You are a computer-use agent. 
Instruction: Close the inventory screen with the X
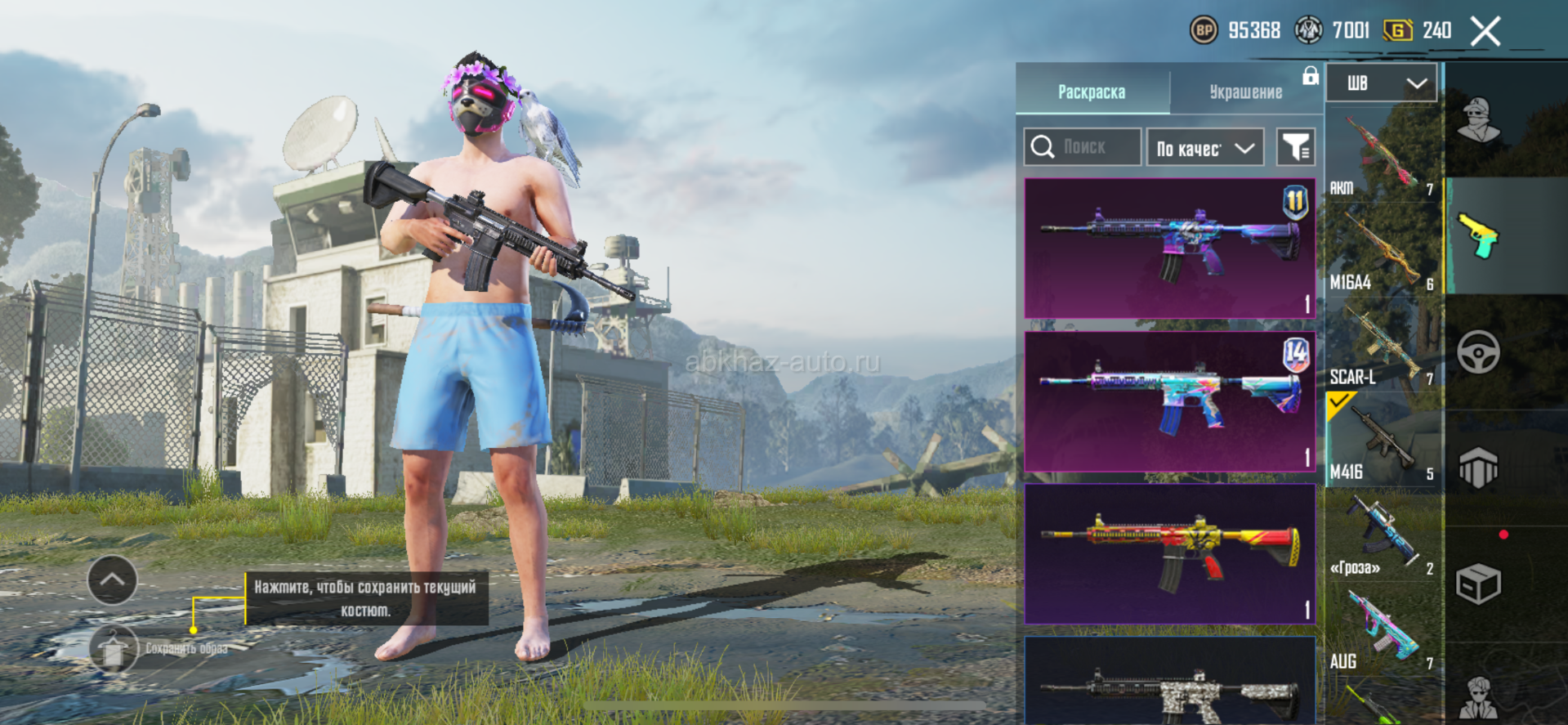[1485, 32]
